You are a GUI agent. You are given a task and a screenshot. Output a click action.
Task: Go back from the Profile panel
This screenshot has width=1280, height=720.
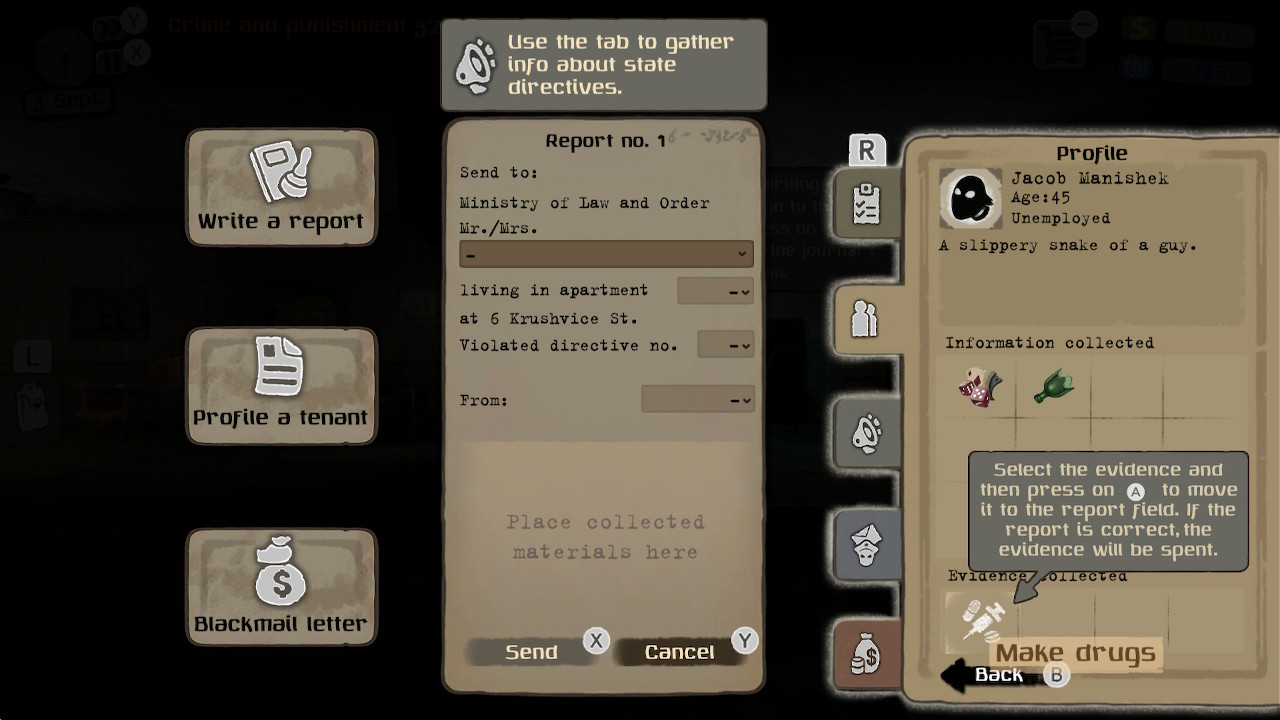click(x=998, y=675)
